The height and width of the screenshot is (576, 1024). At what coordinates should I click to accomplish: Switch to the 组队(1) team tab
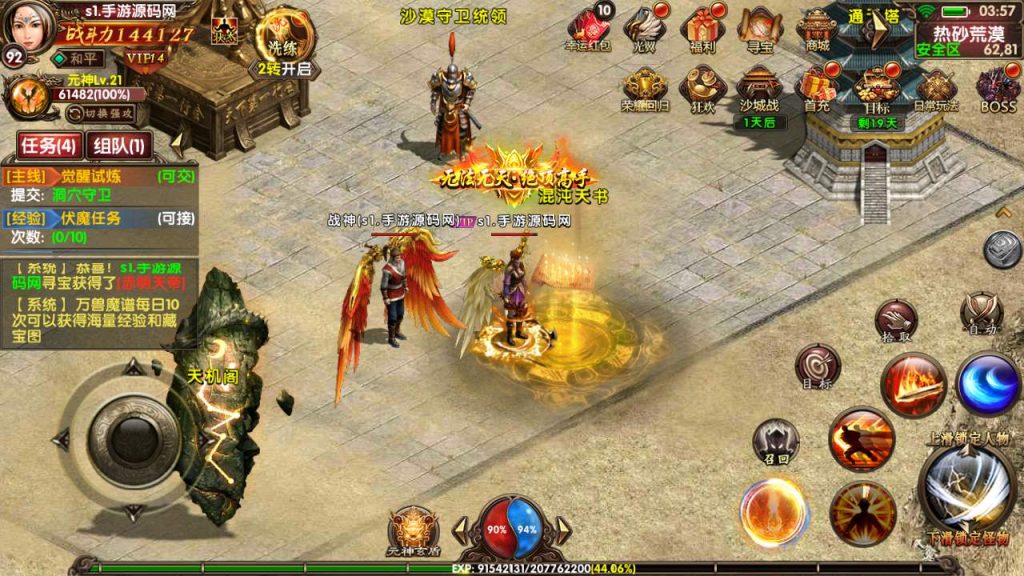click(x=120, y=145)
